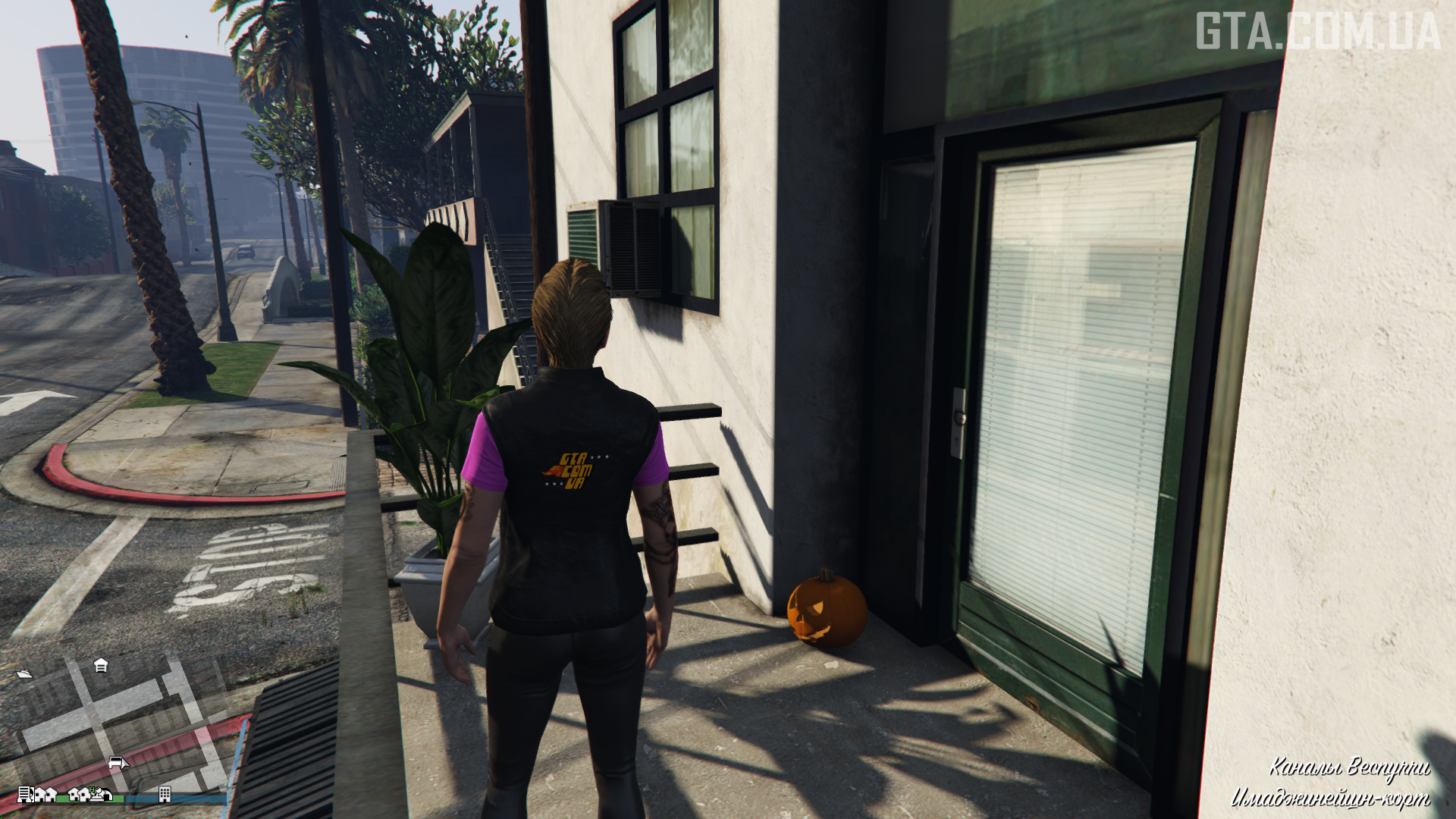Open the GTA.COM.UA watermark link

click(1318, 32)
